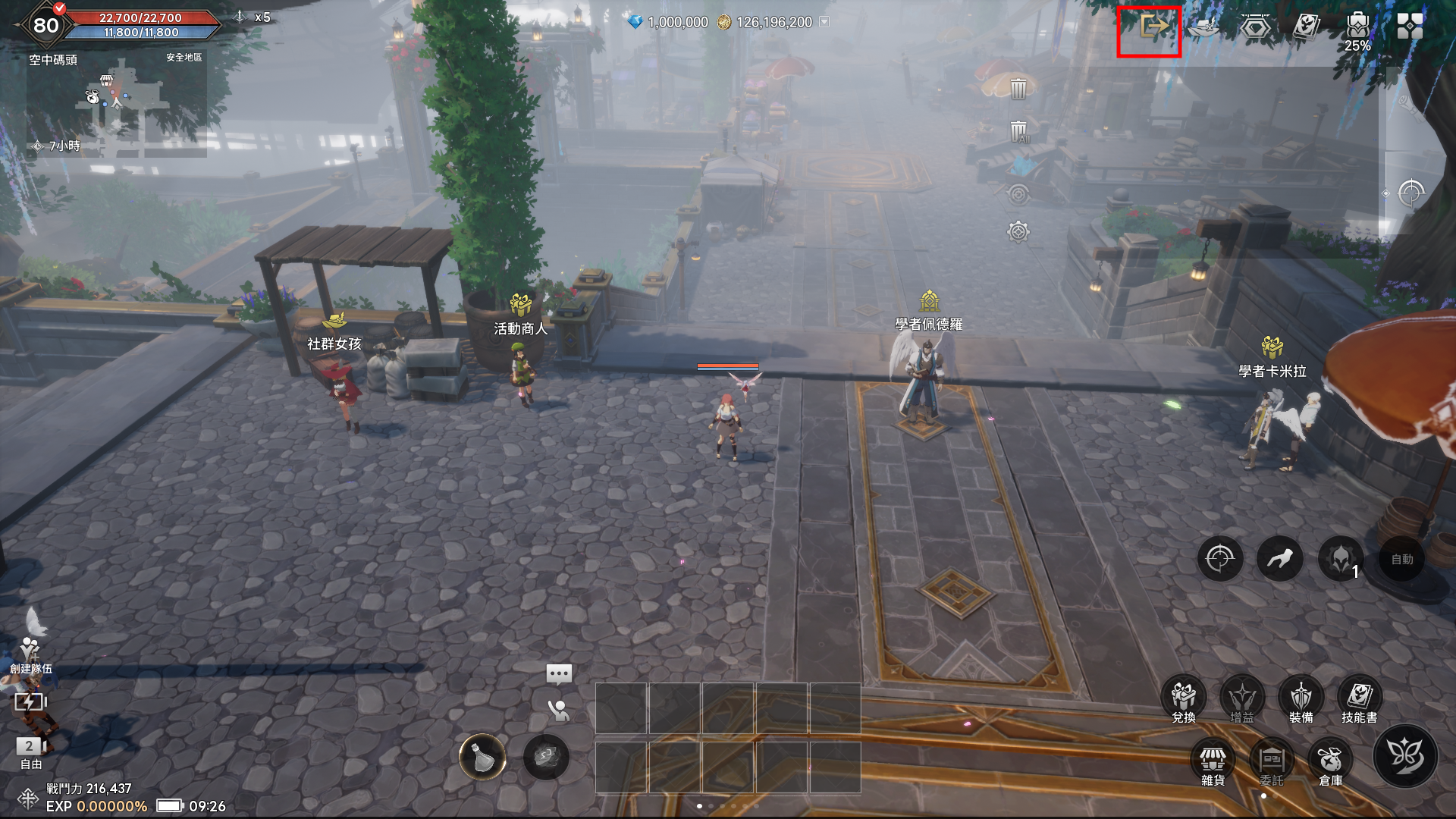The height and width of the screenshot is (819, 1456).
Task: Open the chat speech bubble
Action: click(559, 673)
